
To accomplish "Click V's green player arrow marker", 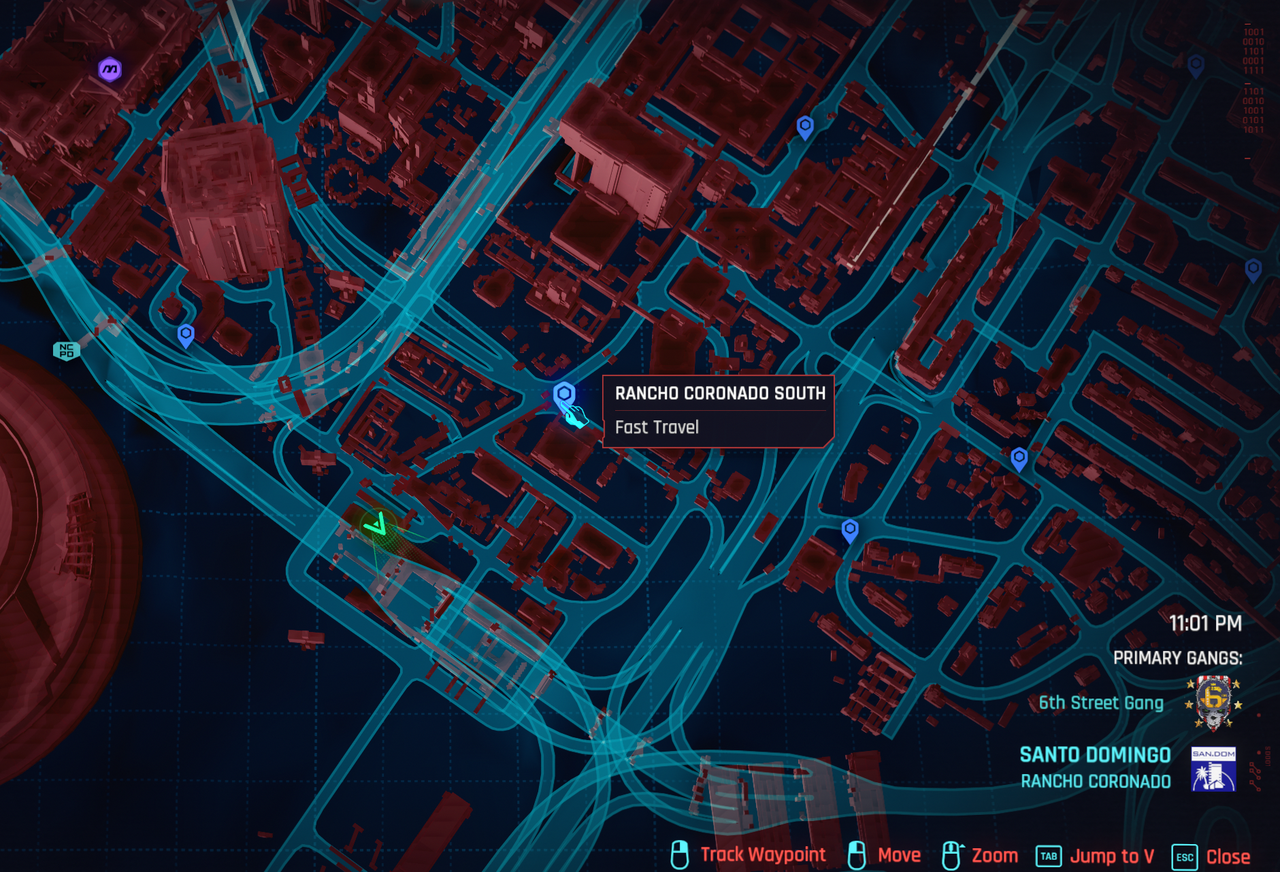I will pyautogui.click(x=377, y=523).
